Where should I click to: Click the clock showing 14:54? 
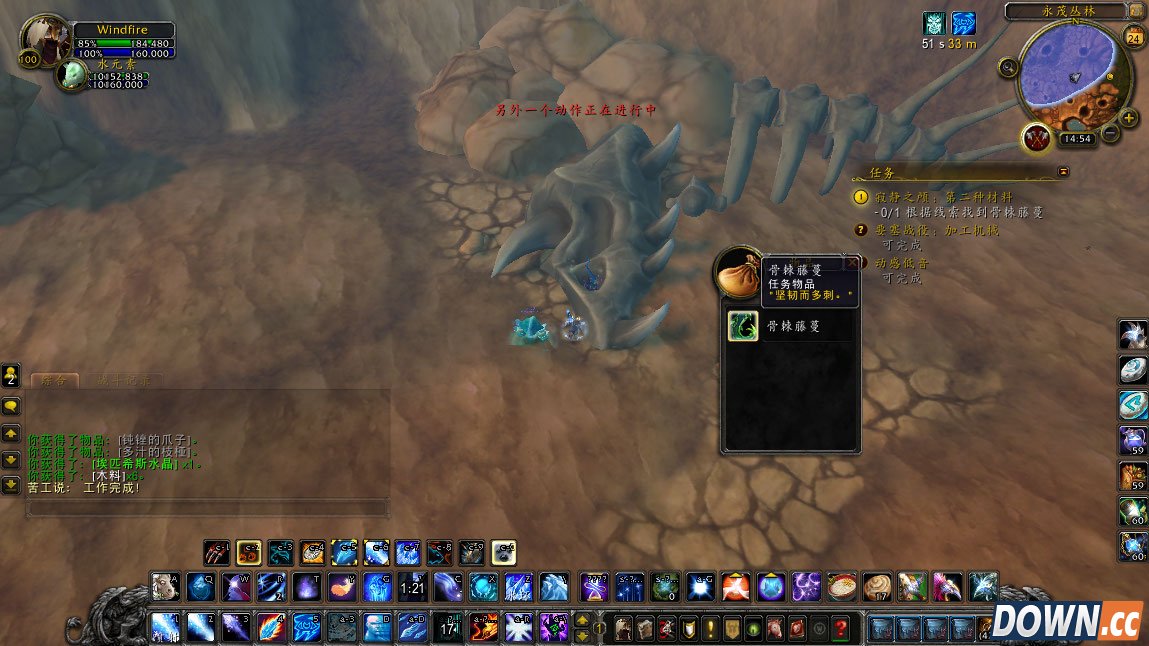(x=1077, y=139)
